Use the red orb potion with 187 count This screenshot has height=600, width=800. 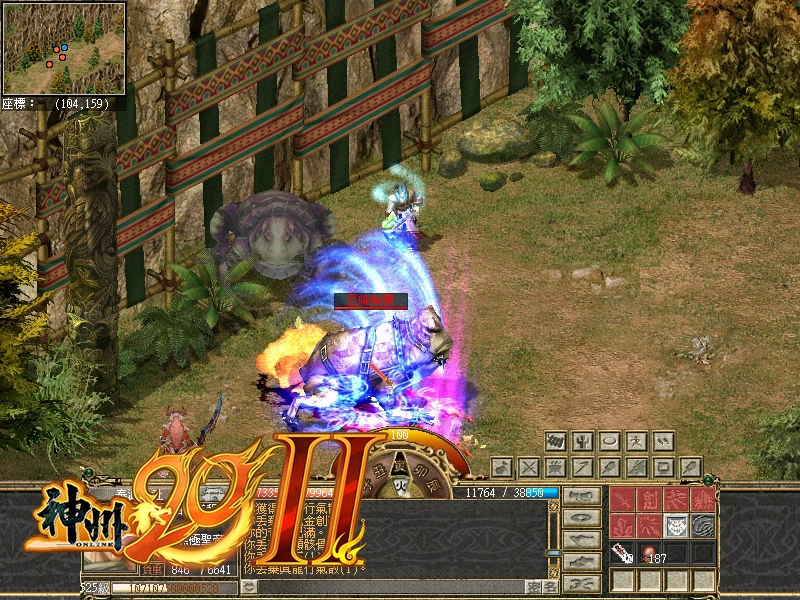649,554
